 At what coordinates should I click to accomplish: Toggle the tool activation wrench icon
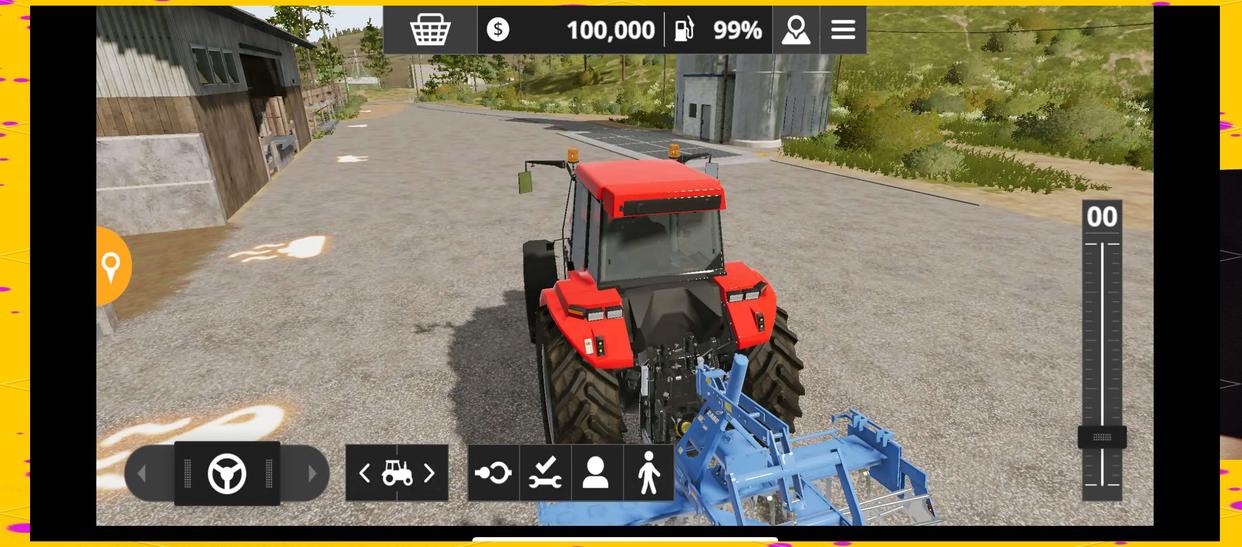(x=545, y=473)
